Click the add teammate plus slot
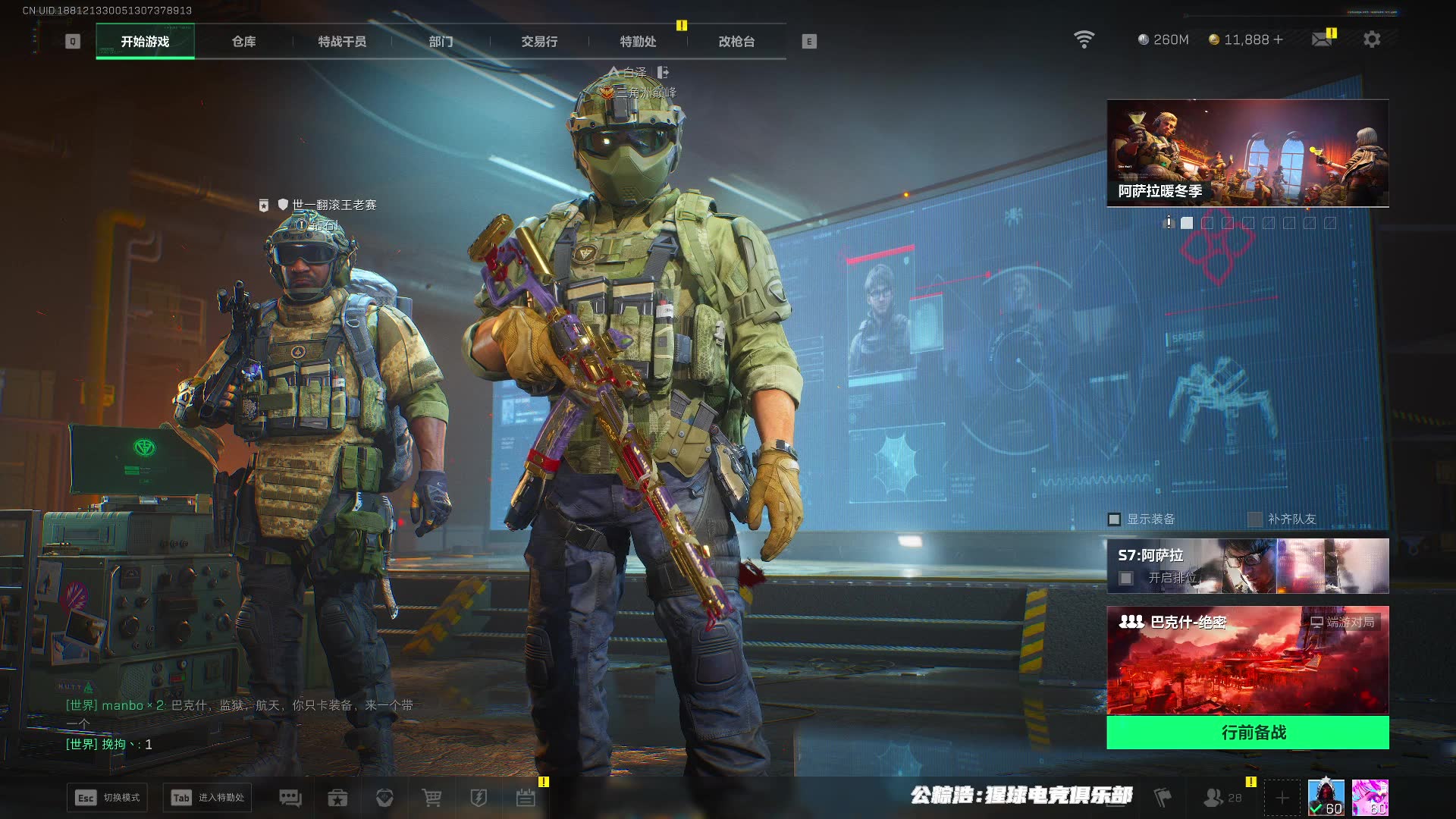1456x819 pixels. point(1282,798)
